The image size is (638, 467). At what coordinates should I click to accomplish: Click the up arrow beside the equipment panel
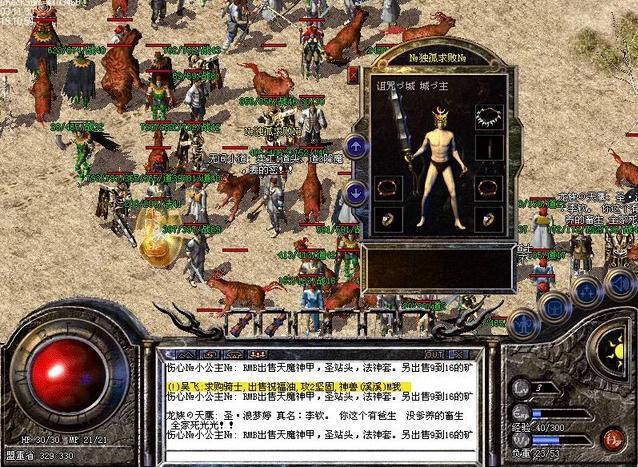357,146
